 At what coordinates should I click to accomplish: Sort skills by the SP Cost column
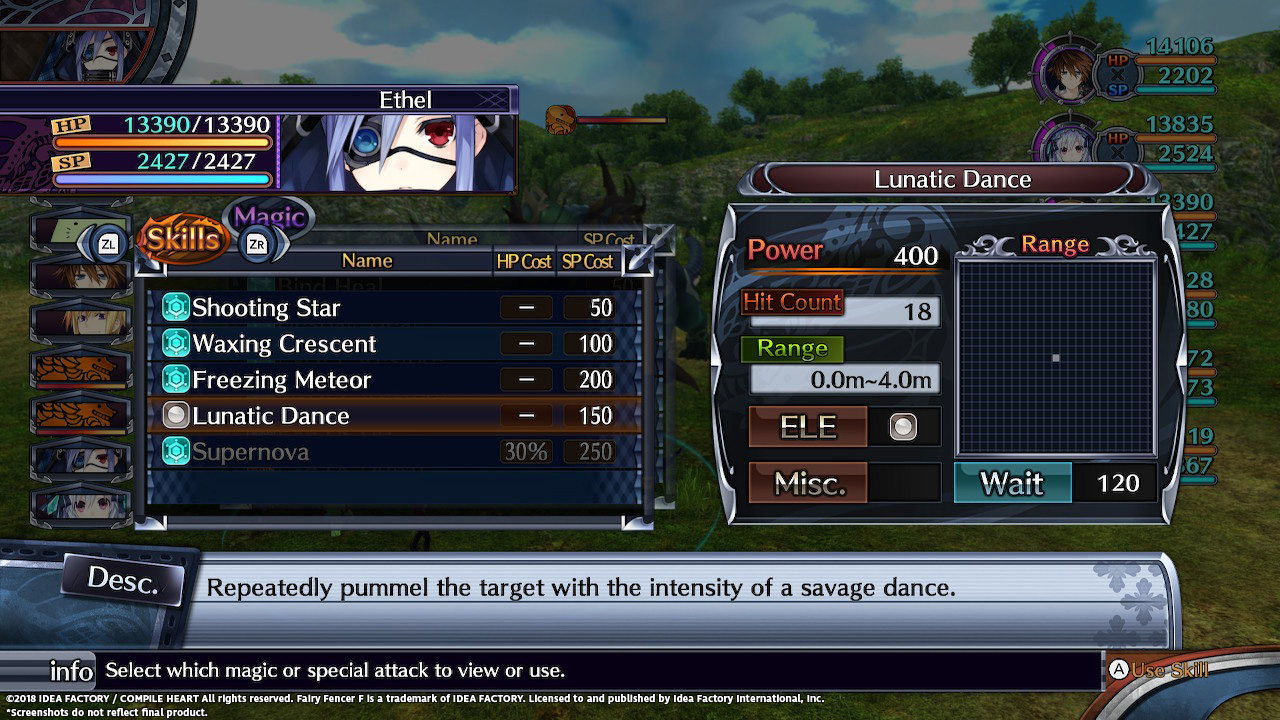[587, 261]
